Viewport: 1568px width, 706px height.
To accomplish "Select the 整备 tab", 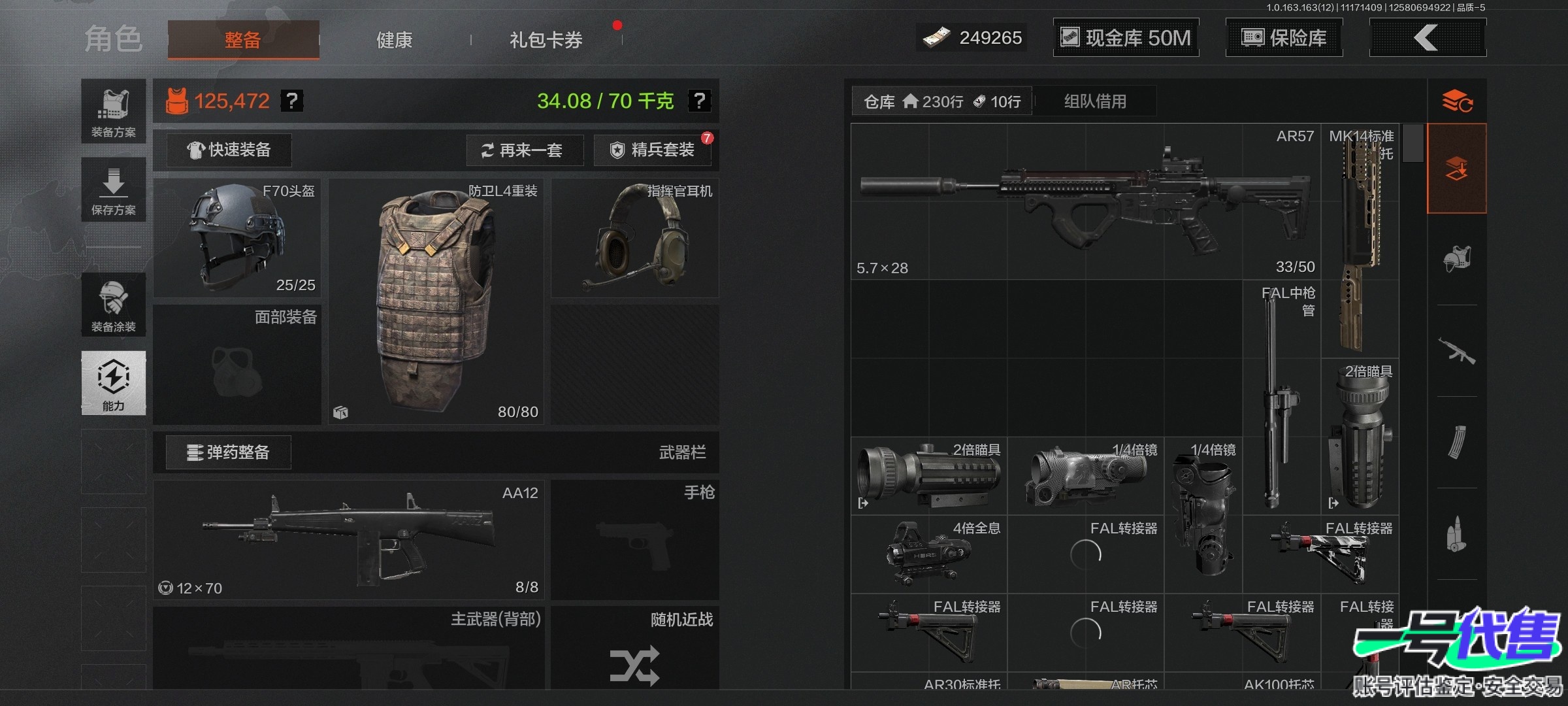I will pos(243,40).
